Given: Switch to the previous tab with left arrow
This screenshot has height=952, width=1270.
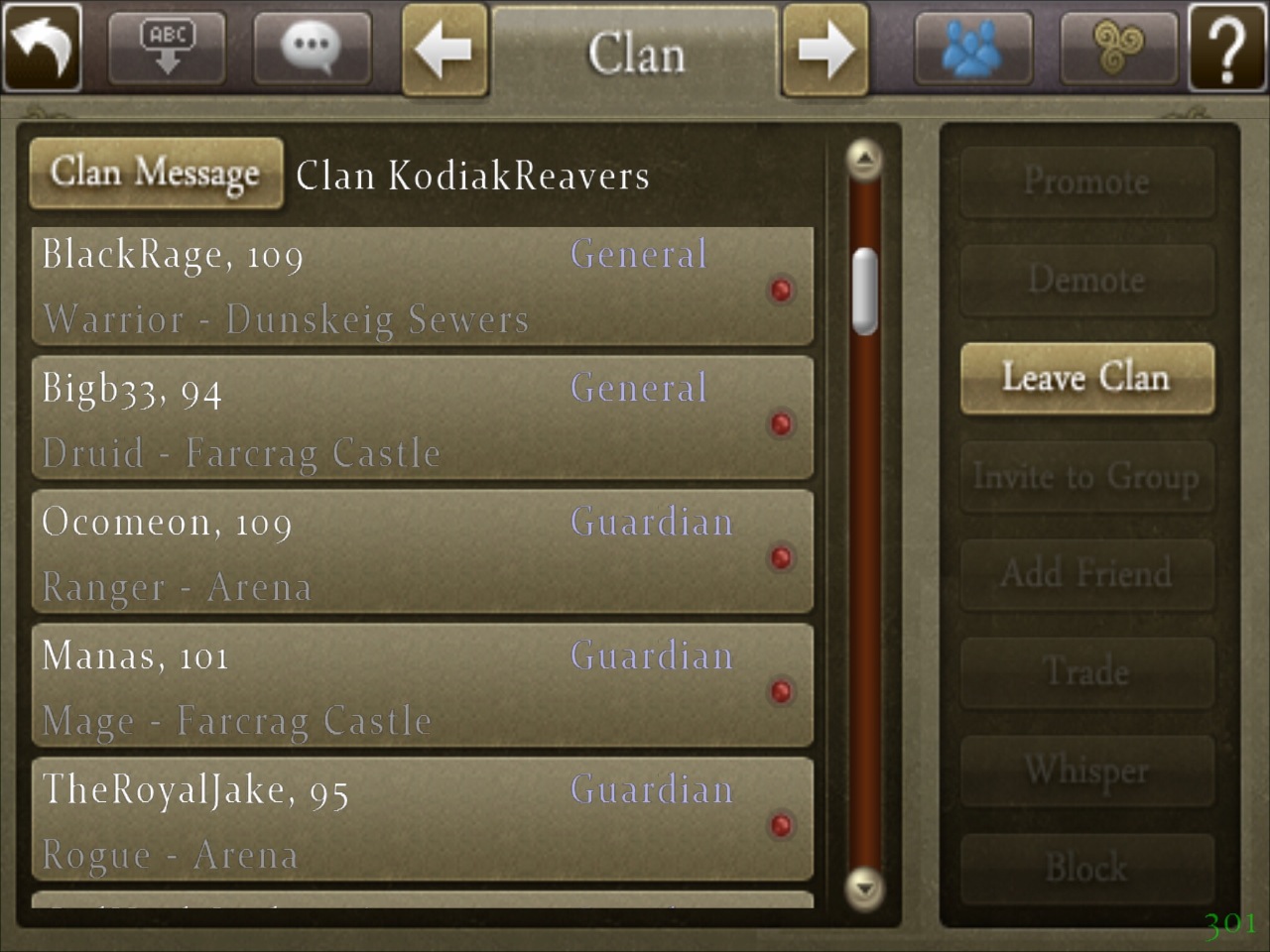Looking at the screenshot, I should pos(444,49).
